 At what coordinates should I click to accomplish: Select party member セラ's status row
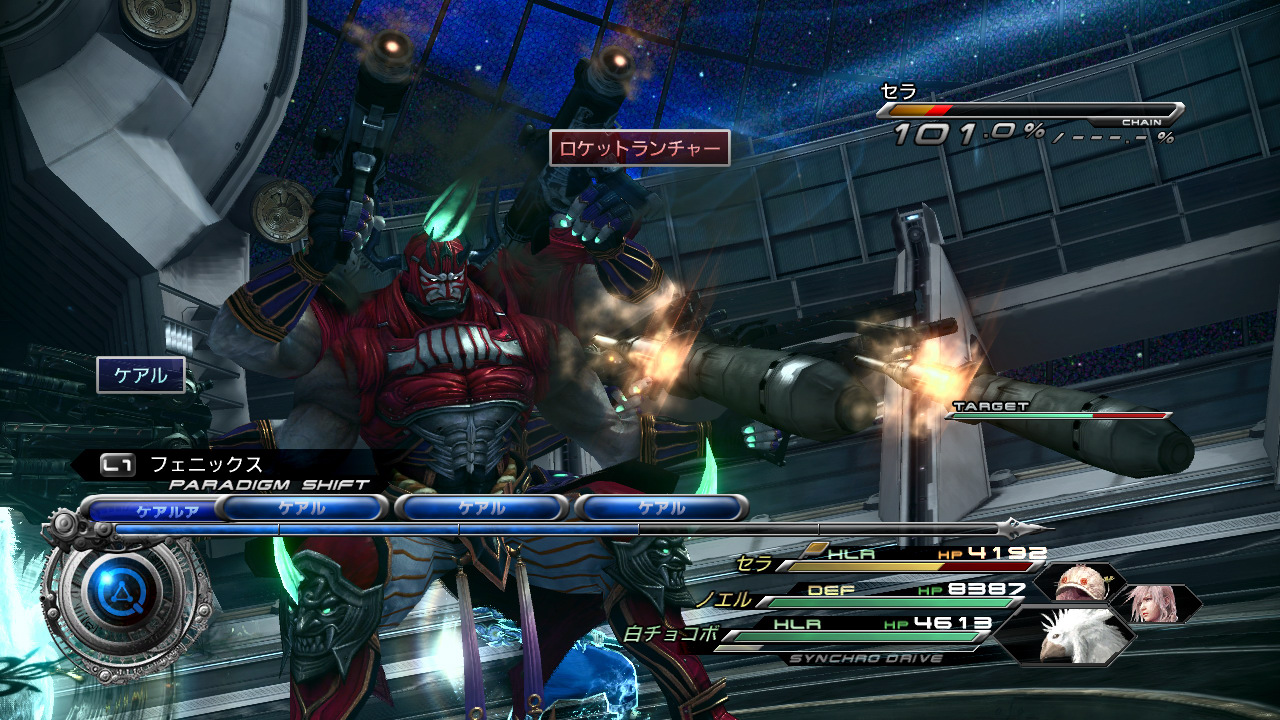click(x=890, y=559)
